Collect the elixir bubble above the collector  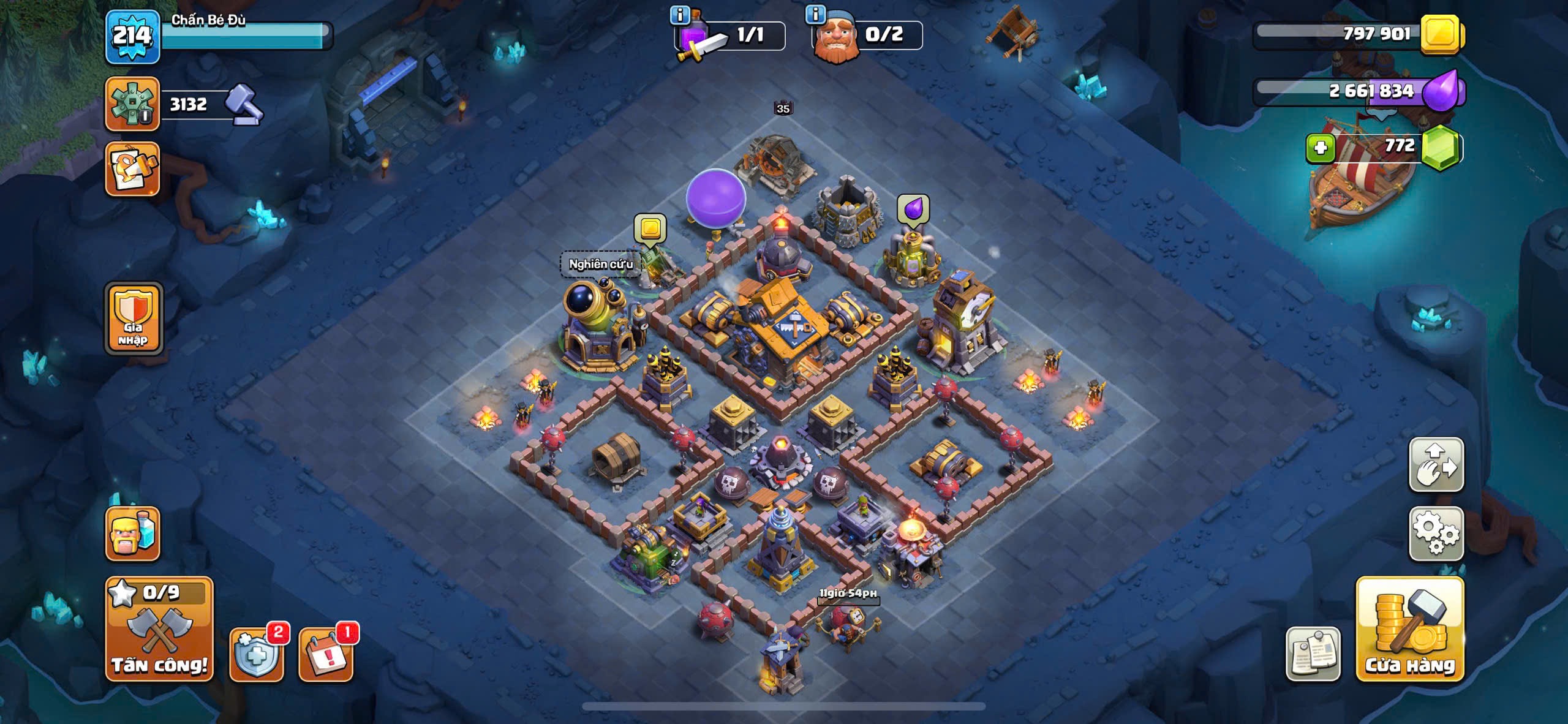(913, 209)
